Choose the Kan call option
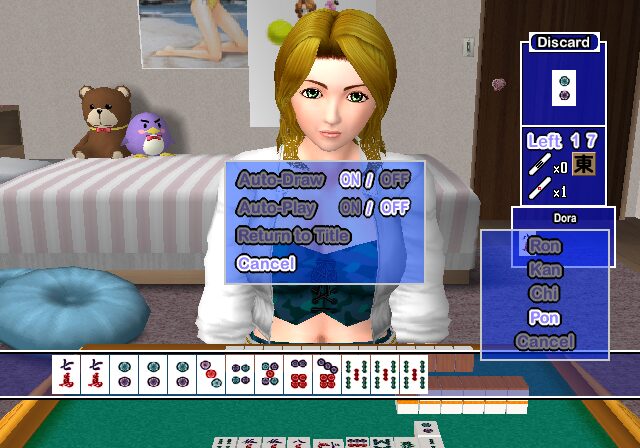This screenshot has width=640, height=448. 545,269
